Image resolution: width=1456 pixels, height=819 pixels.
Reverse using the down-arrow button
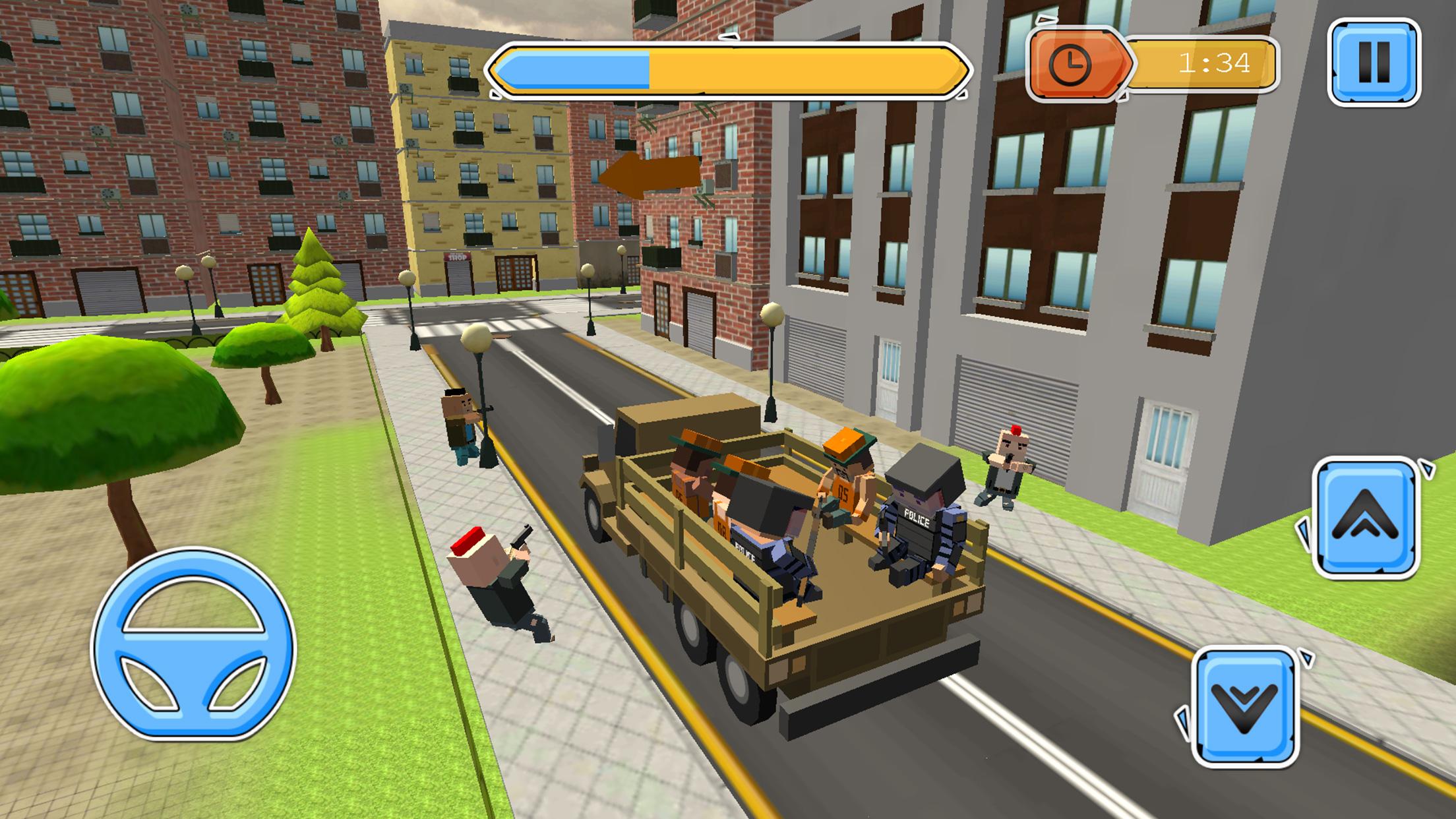pyautogui.click(x=1244, y=708)
